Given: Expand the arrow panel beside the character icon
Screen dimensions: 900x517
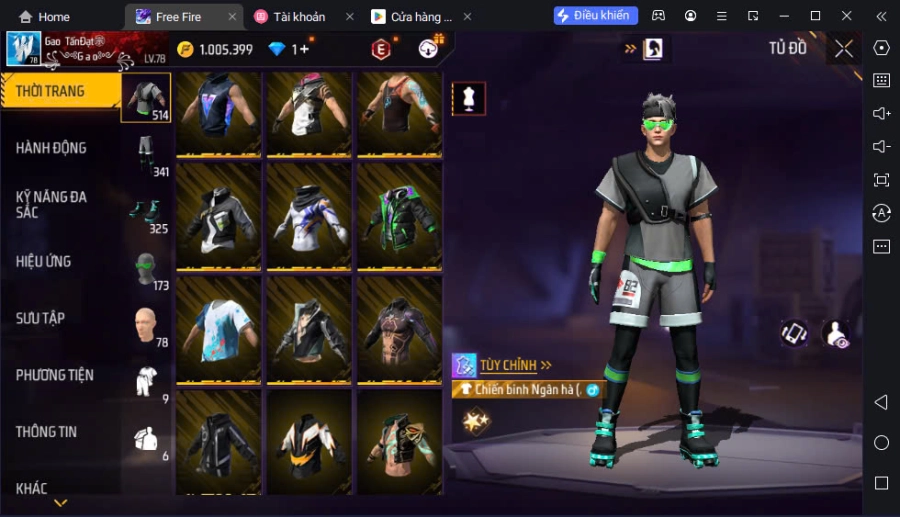Looking at the screenshot, I should [631, 48].
